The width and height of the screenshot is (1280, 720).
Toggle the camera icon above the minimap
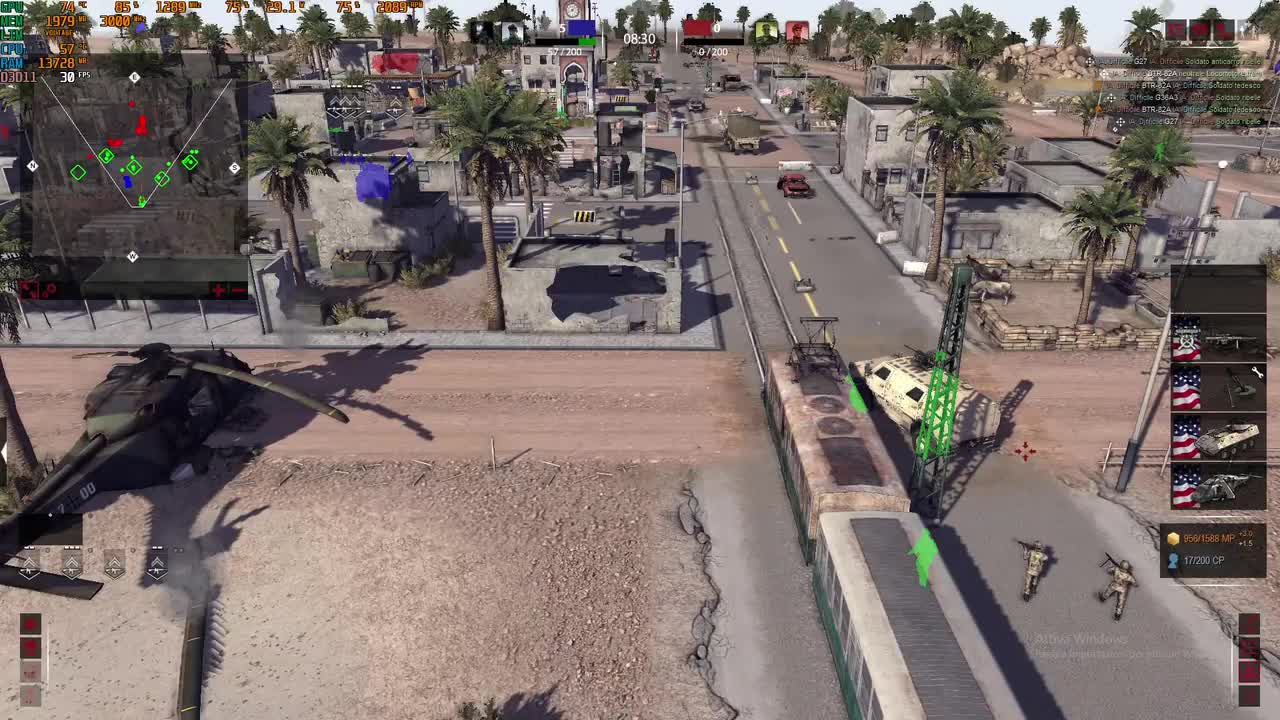click(x=26, y=288)
